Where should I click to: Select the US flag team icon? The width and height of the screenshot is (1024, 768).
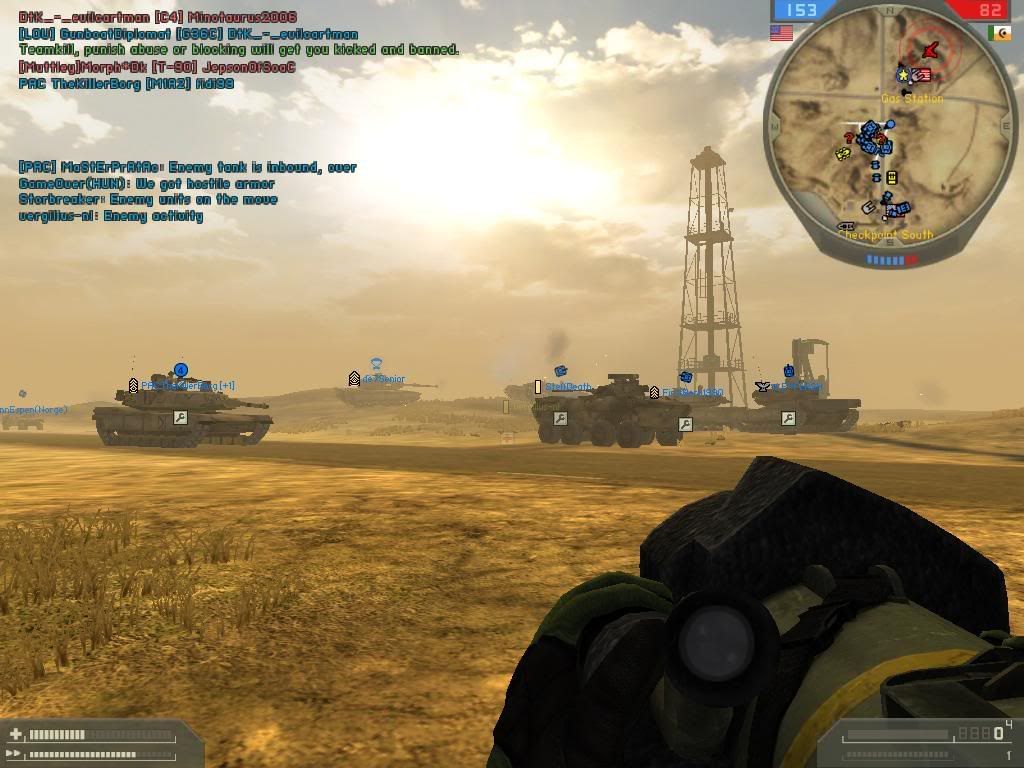781,33
